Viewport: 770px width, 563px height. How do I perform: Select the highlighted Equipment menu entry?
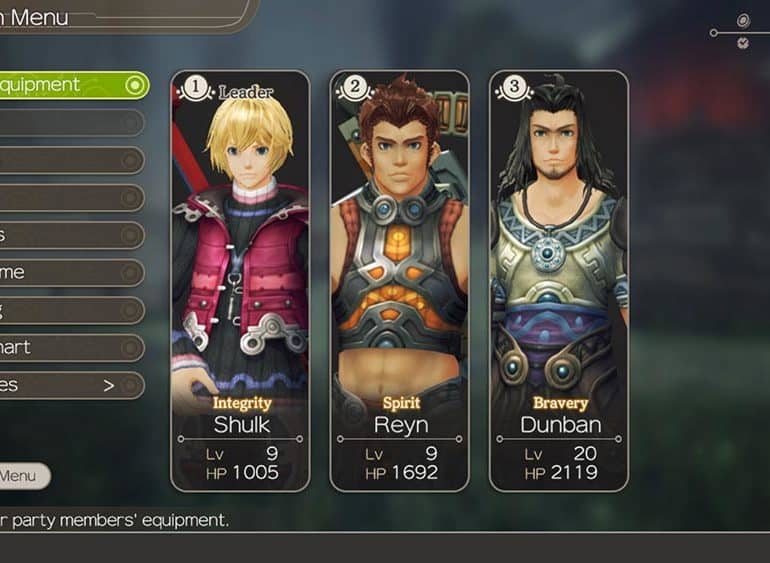pos(70,85)
